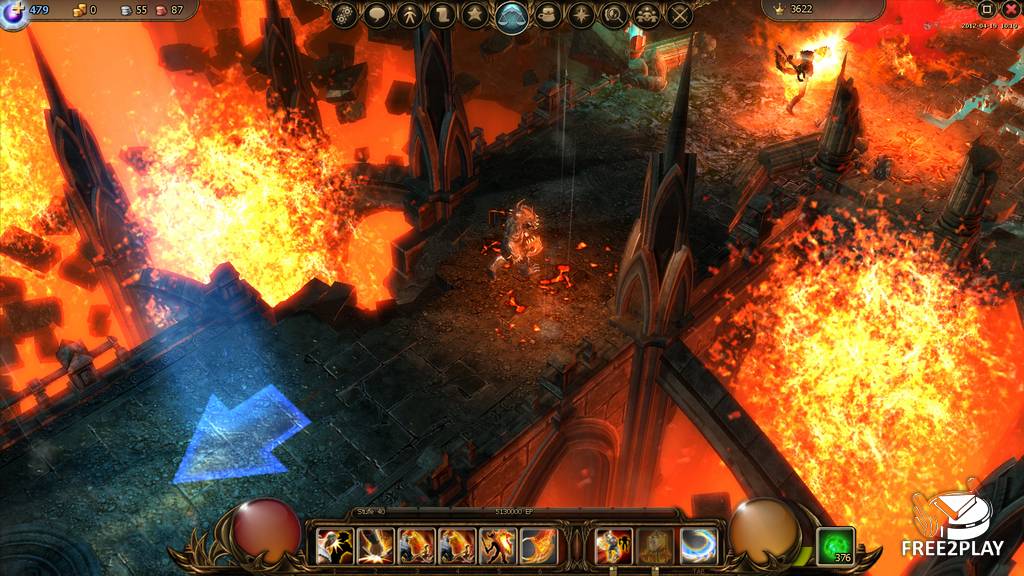Activate the blue whirlwind swirl skill

point(698,545)
